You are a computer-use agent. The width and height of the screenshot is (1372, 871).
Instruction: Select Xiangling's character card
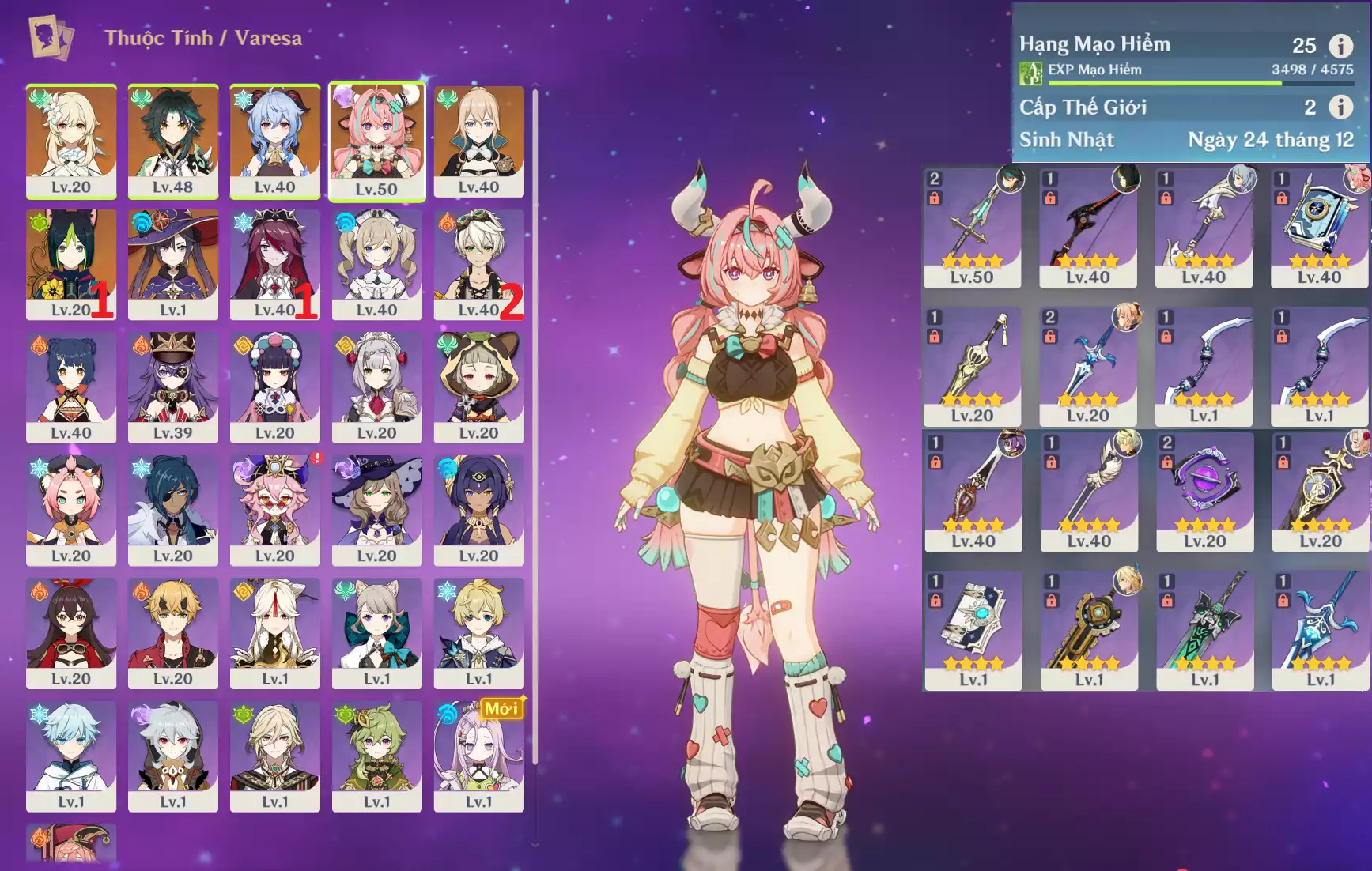point(70,387)
